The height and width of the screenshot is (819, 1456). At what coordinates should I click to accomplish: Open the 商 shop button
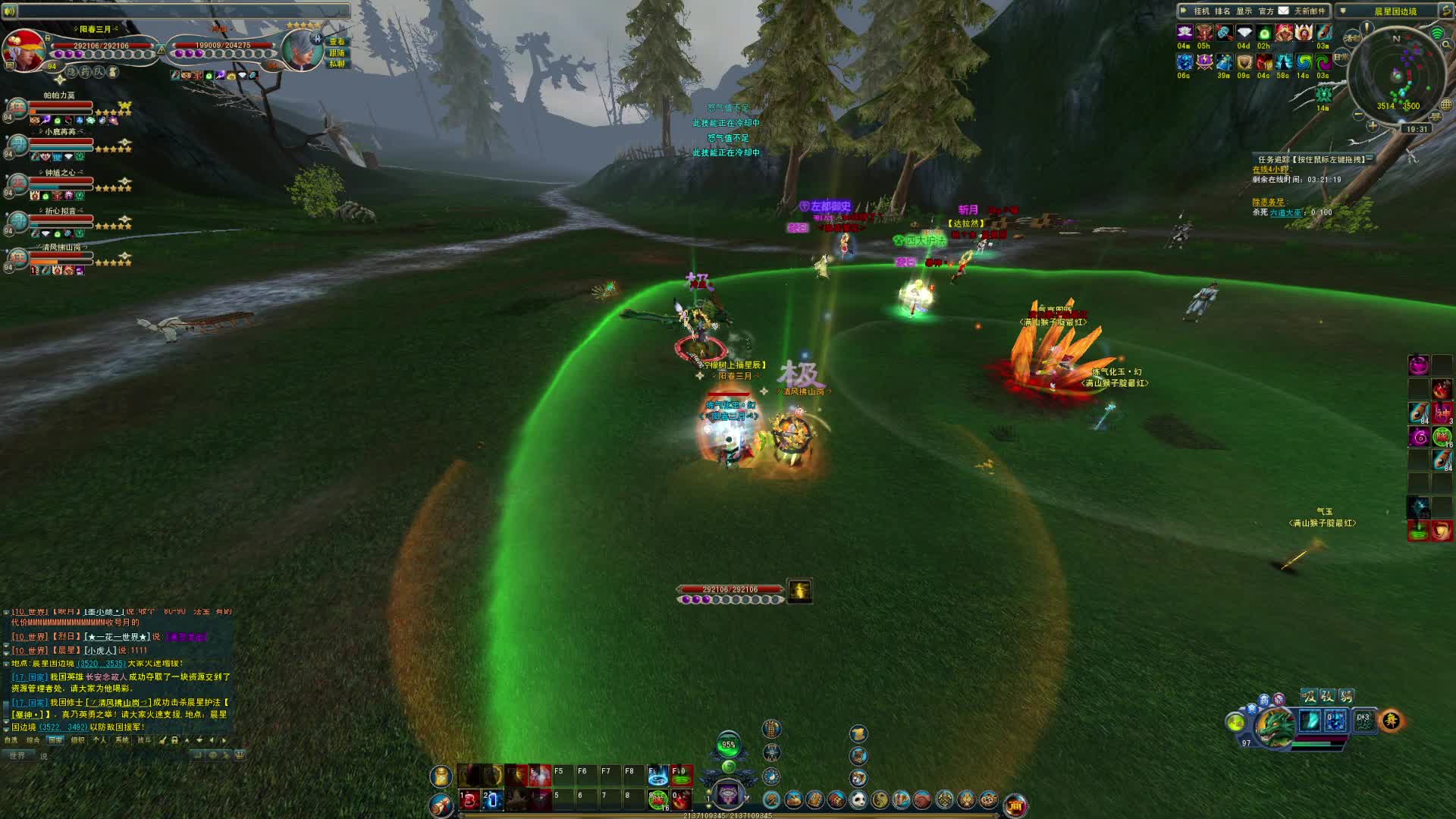[1015, 805]
